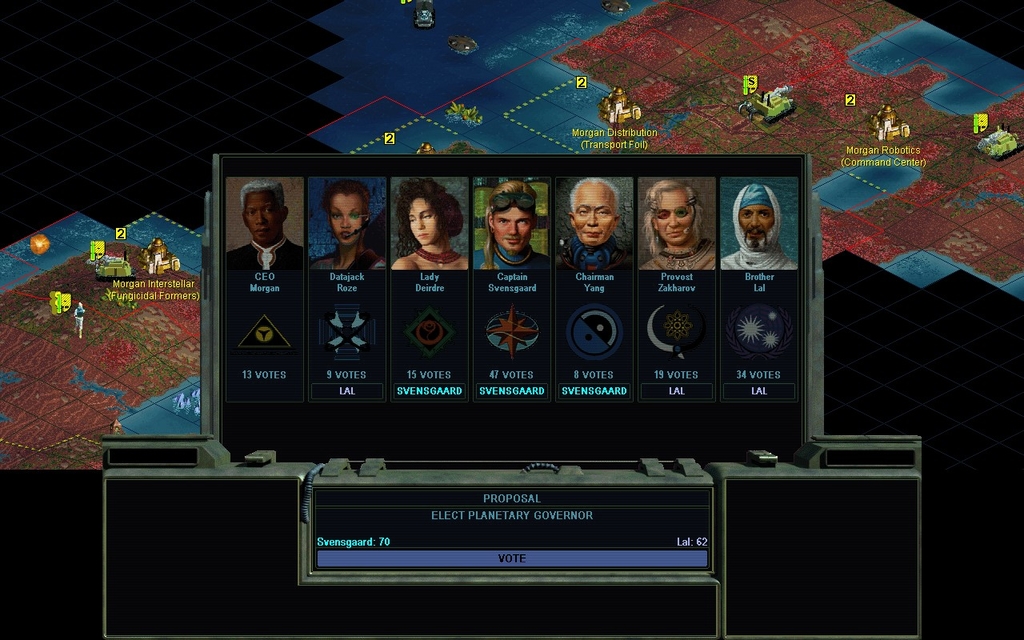1024x640 pixels.
Task: Select Svensgaard's compass rose faction emblem
Action: [x=511, y=332]
